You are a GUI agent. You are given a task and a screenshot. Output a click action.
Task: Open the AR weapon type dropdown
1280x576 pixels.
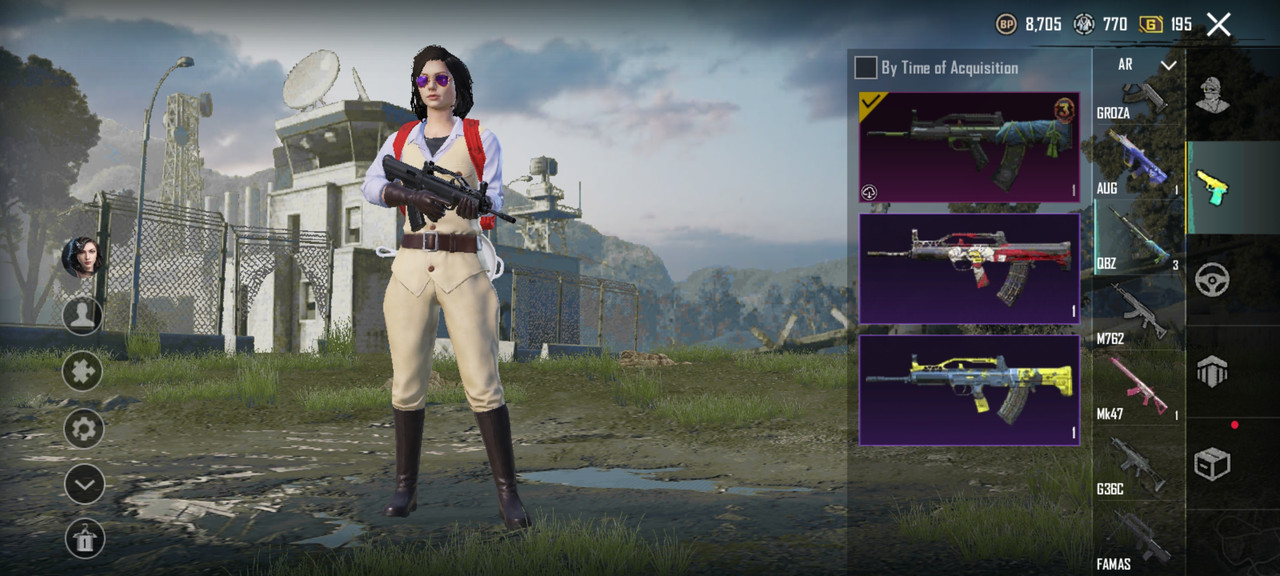[x=1140, y=65]
